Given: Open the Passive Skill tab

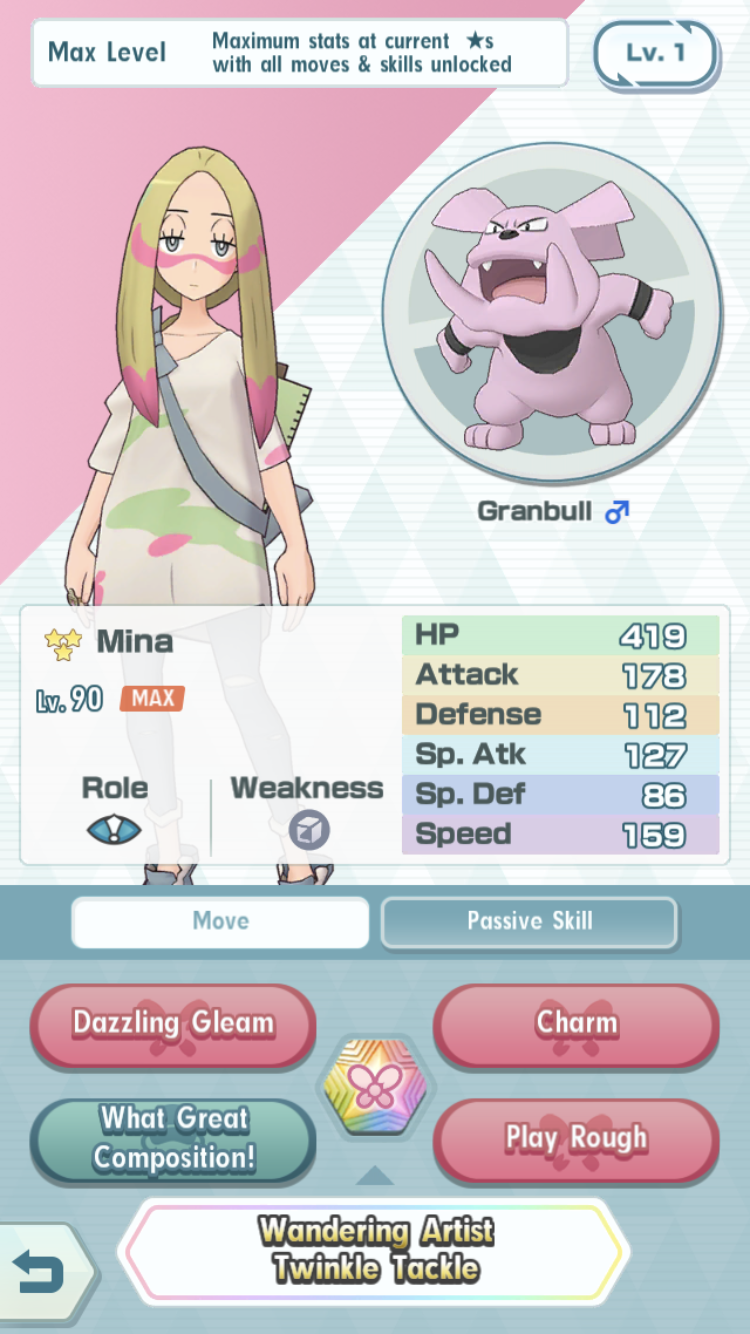Looking at the screenshot, I should click(529, 921).
